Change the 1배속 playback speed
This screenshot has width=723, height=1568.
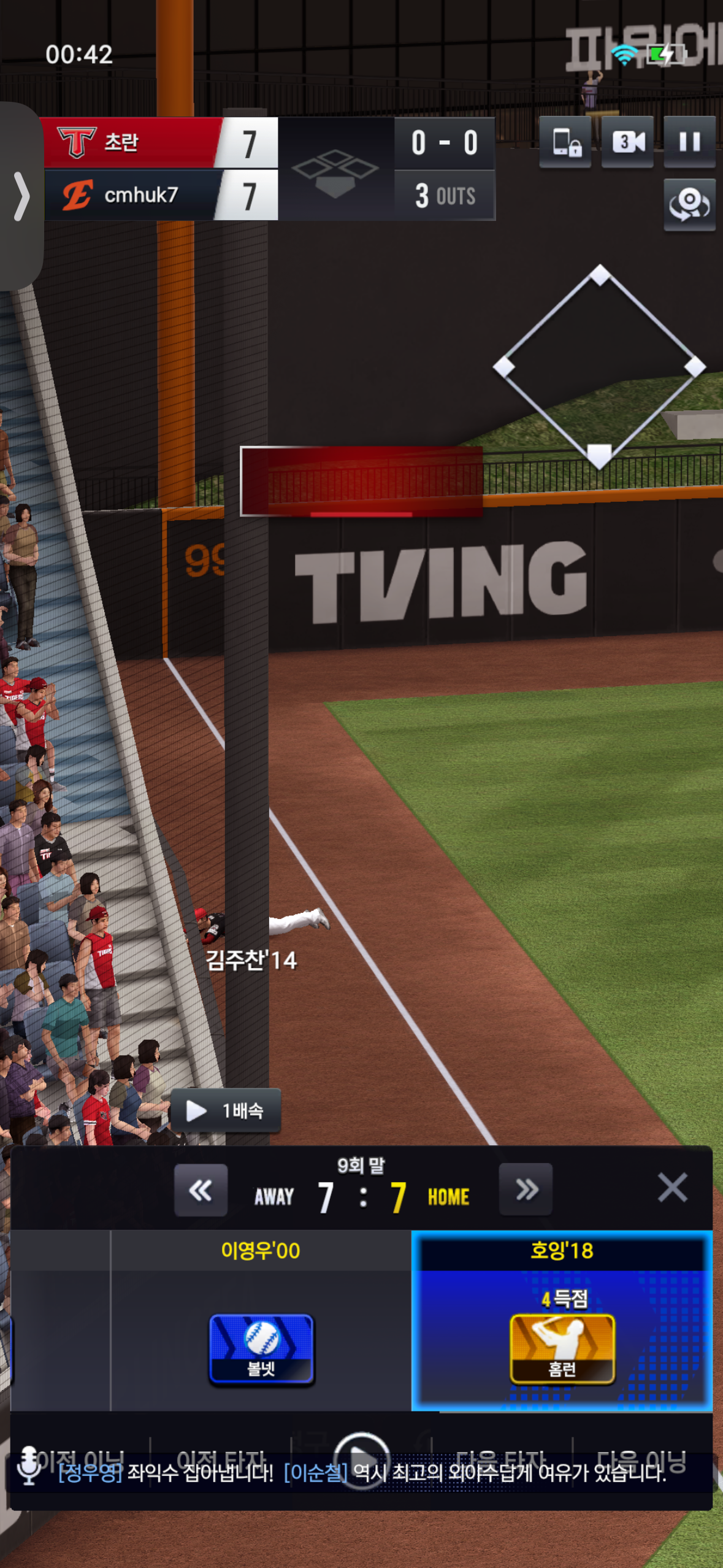click(226, 1110)
